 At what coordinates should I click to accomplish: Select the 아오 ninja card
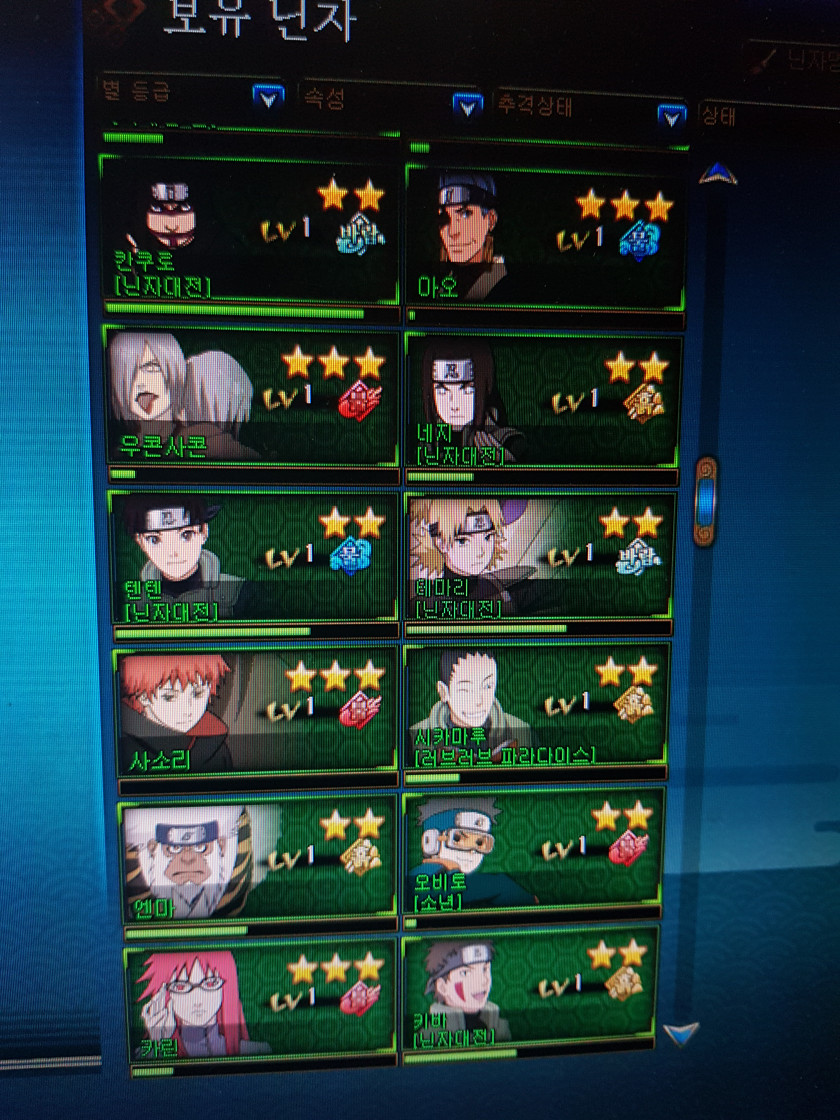tap(545, 236)
